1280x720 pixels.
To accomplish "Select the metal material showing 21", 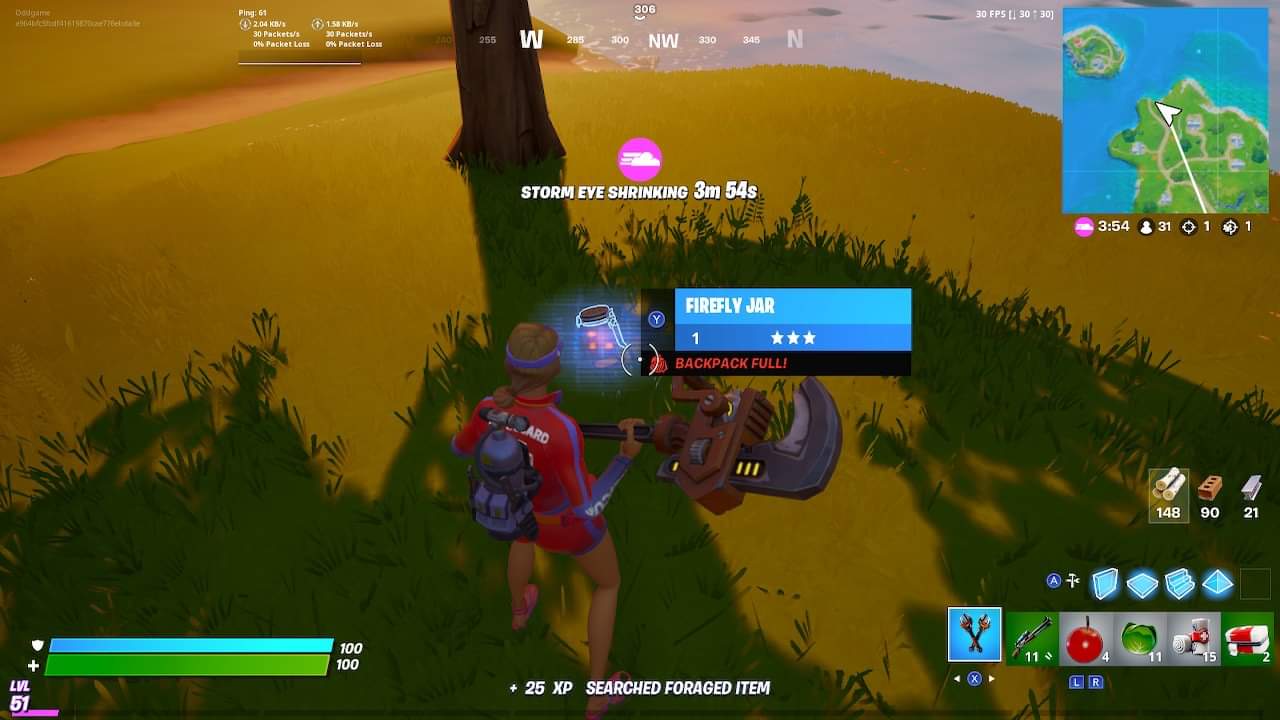I will 1251,495.
